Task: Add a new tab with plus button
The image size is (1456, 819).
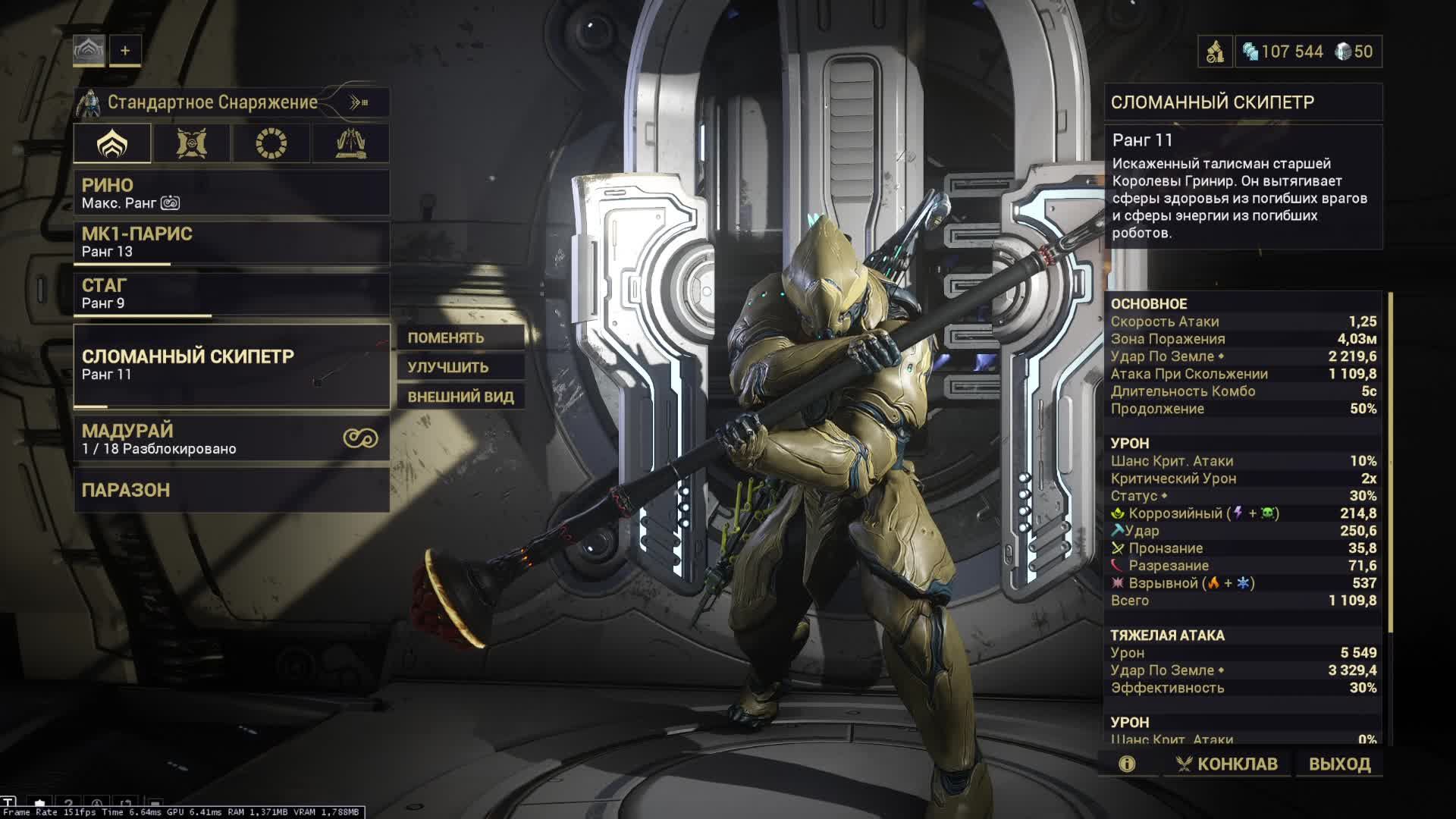Action: [x=125, y=51]
